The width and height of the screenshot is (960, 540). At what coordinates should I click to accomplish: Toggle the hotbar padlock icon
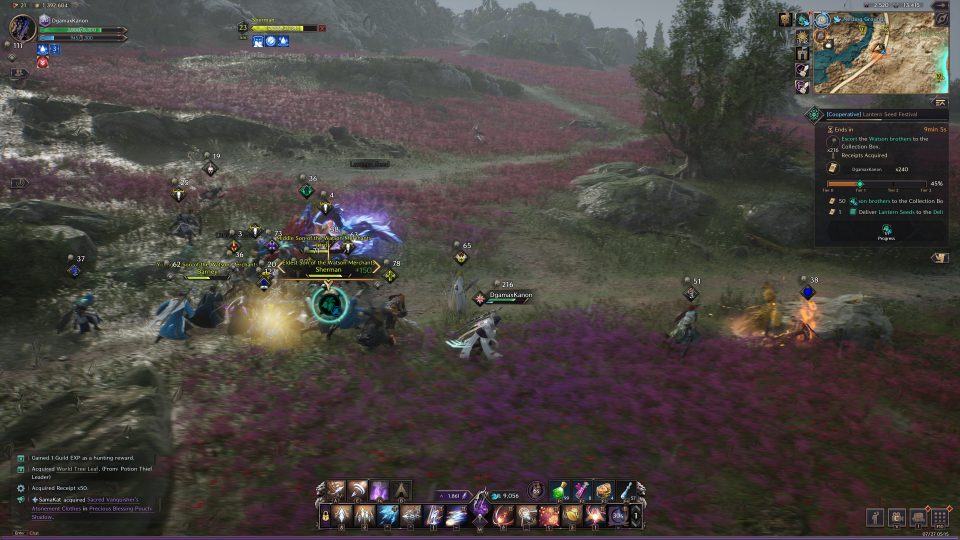[325, 516]
